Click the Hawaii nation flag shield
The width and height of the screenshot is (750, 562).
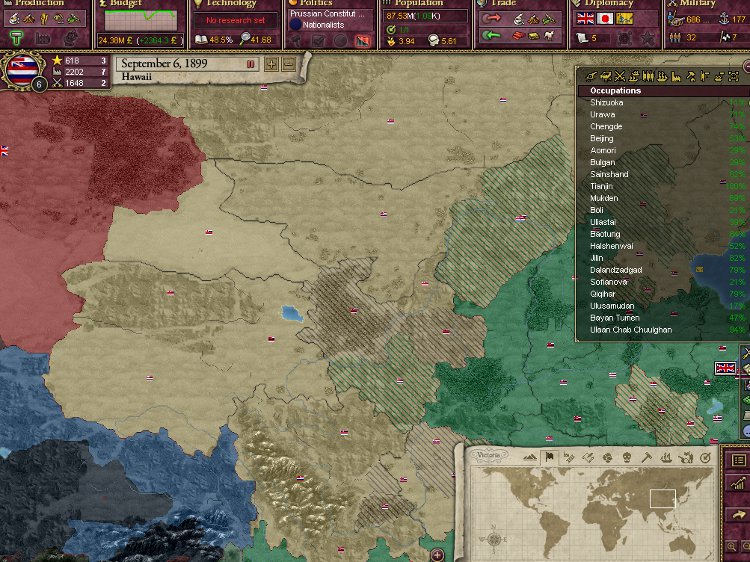point(25,68)
